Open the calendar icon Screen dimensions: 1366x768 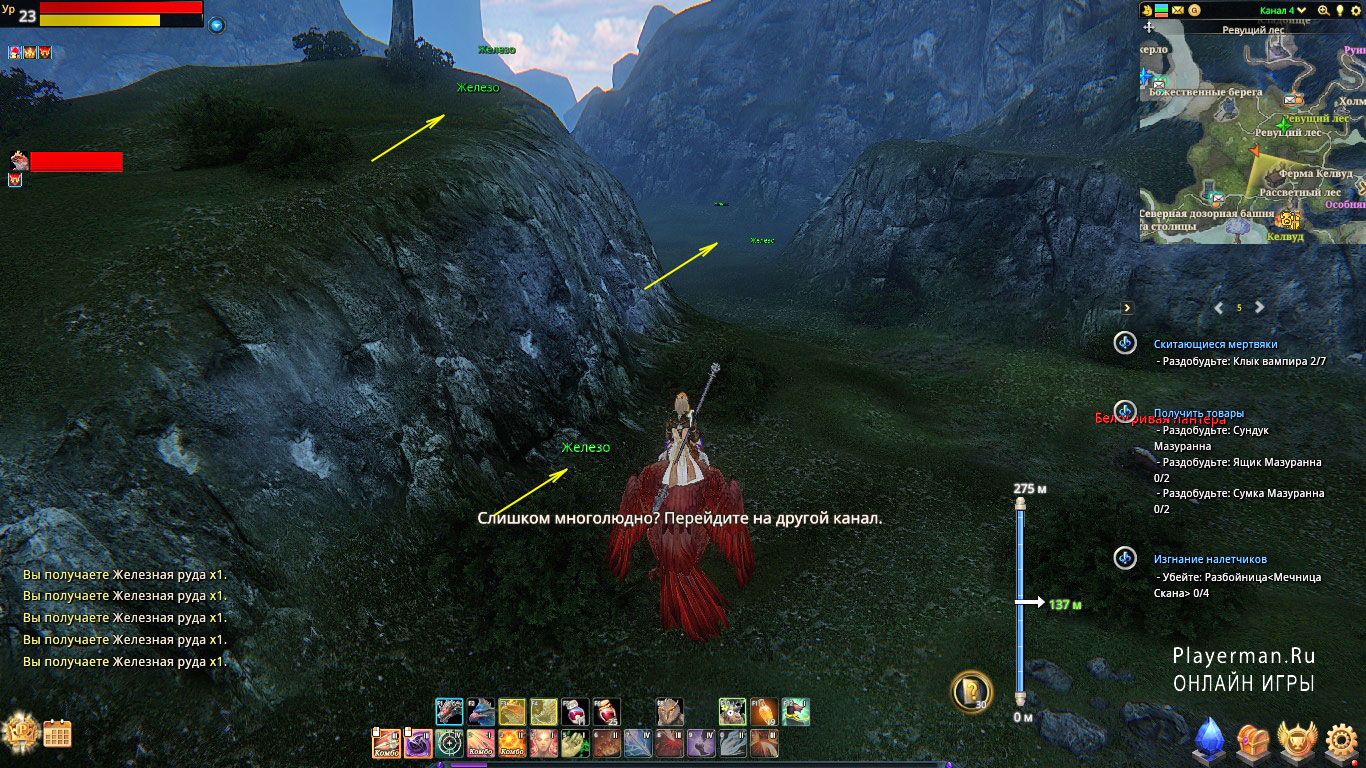point(57,734)
